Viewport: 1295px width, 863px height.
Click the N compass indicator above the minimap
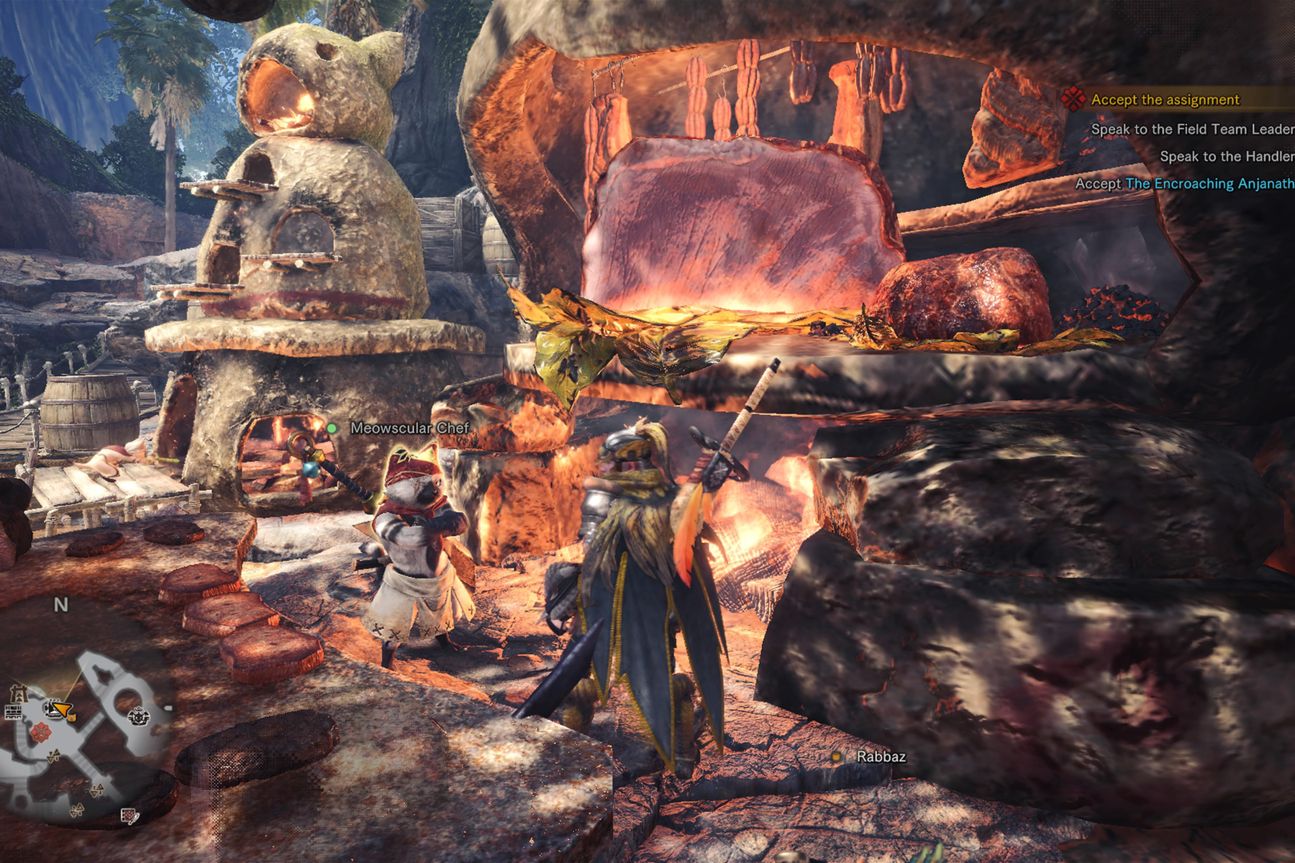click(x=60, y=604)
